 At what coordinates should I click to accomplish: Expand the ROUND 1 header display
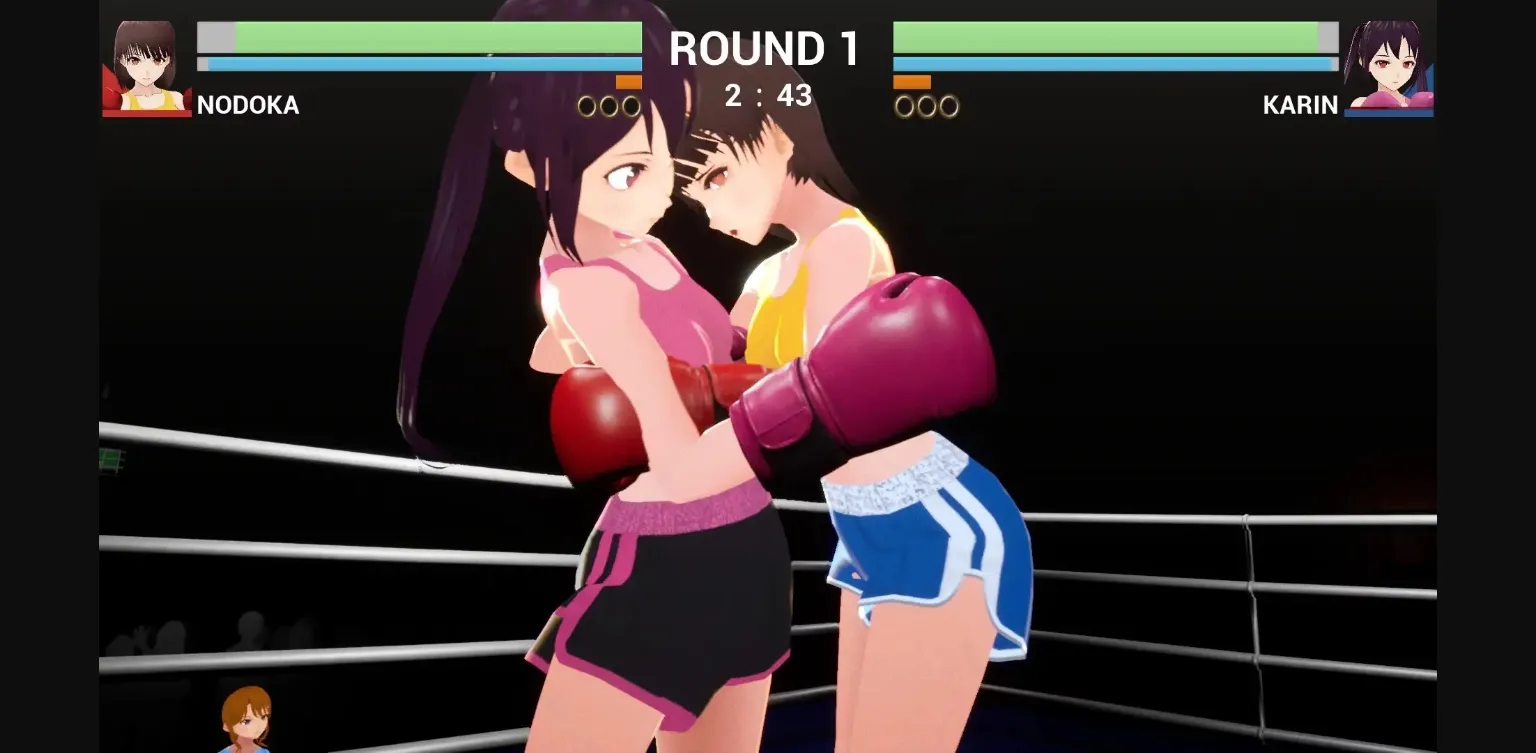[765, 46]
